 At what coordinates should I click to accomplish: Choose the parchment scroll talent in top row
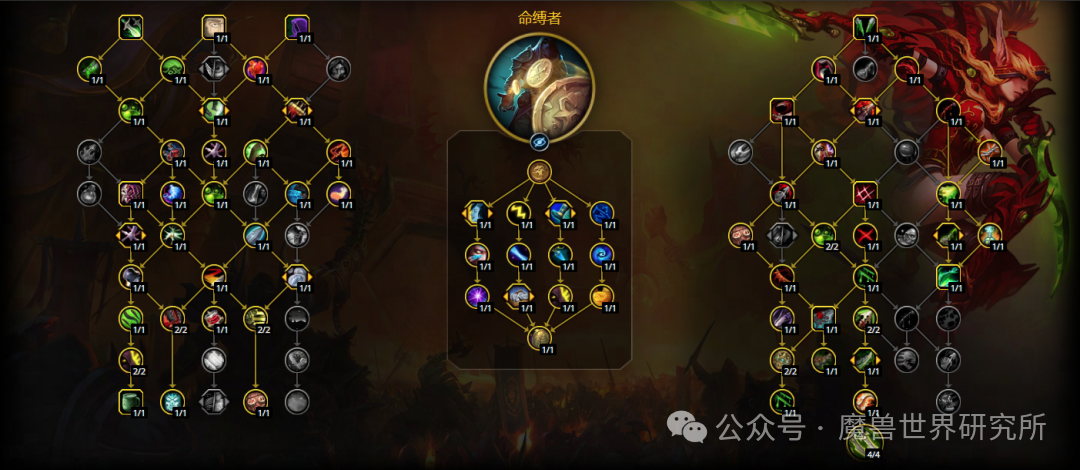(214, 27)
